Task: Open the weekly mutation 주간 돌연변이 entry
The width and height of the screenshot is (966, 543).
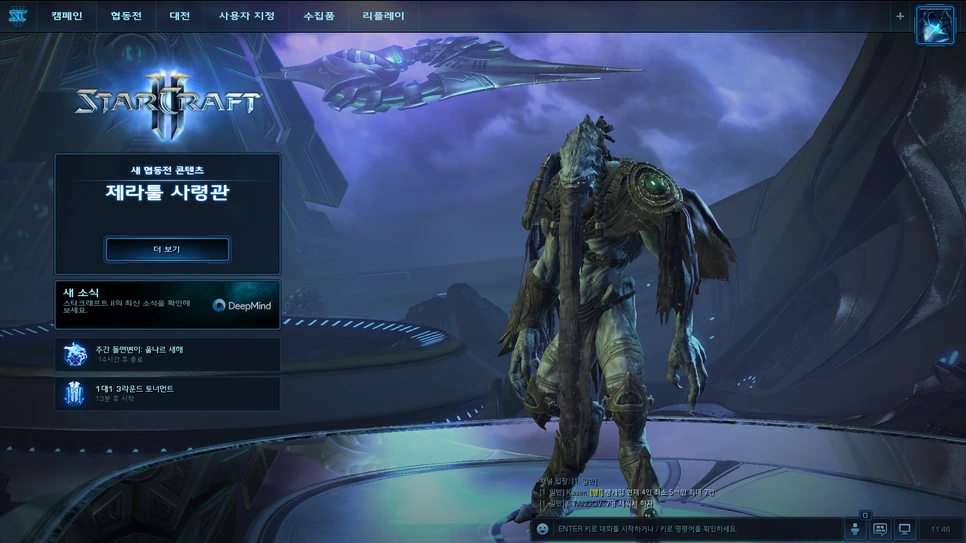Action: [167, 354]
